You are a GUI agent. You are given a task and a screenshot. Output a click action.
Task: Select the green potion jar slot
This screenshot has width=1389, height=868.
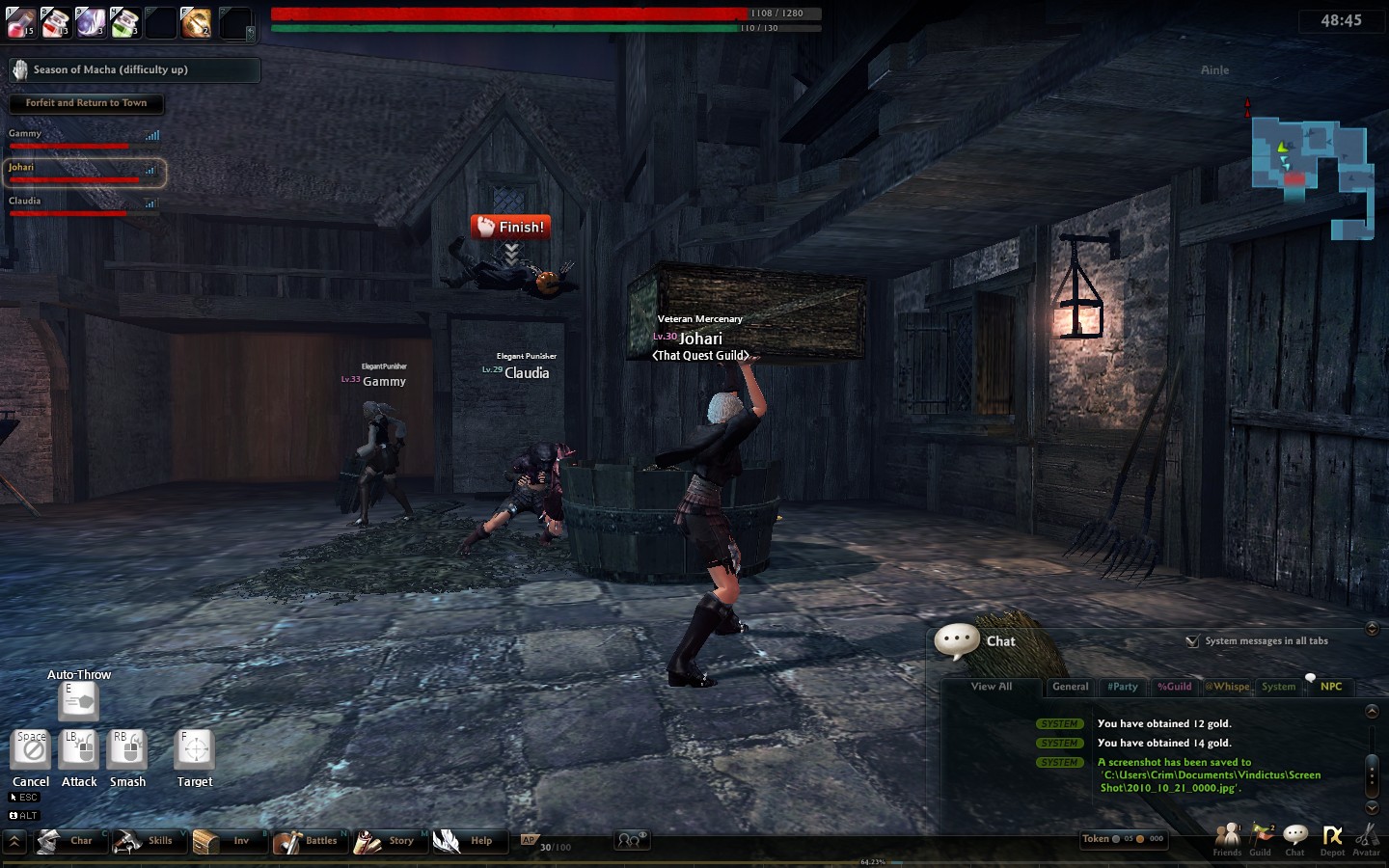pyautogui.click(x=124, y=22)
